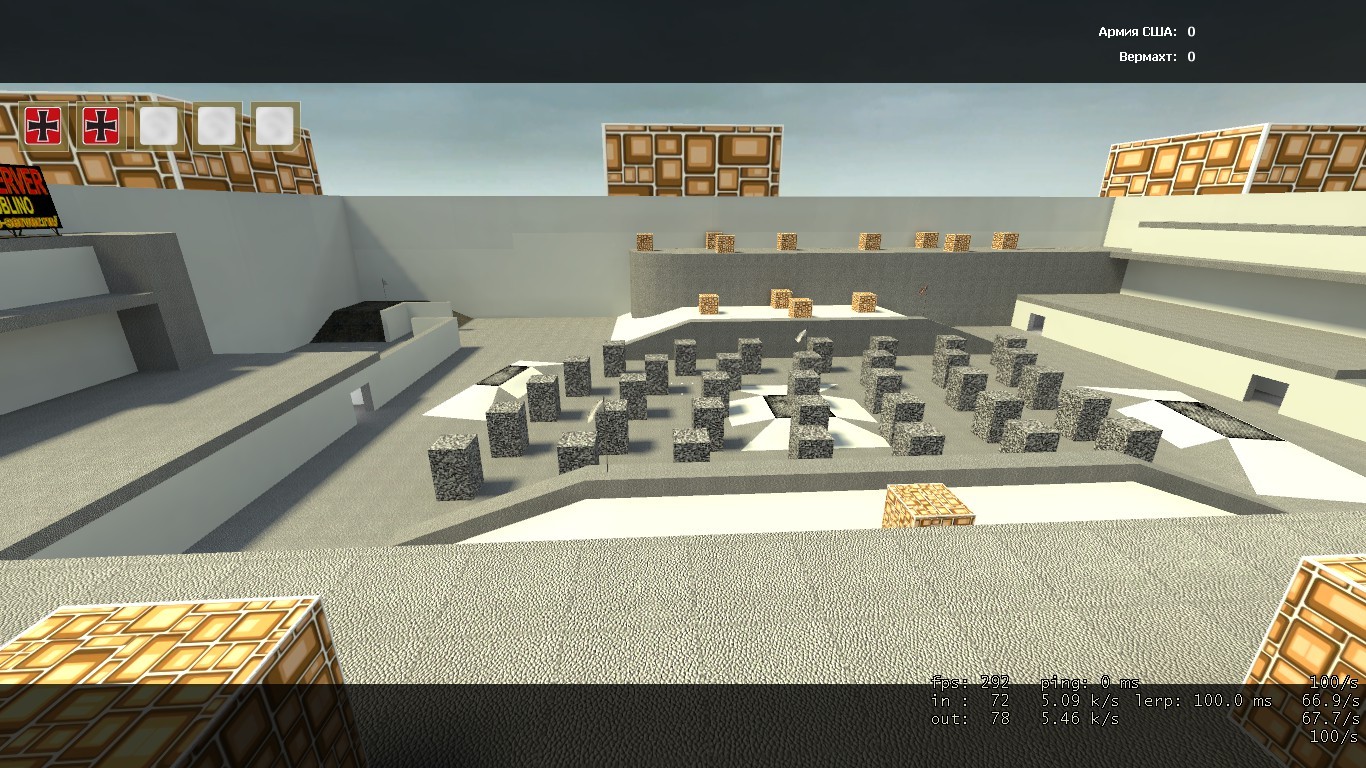This screenshot has width=1366, height=768.
Task: Select the first red Iron Cross capture icon
Action: point(45,127)
